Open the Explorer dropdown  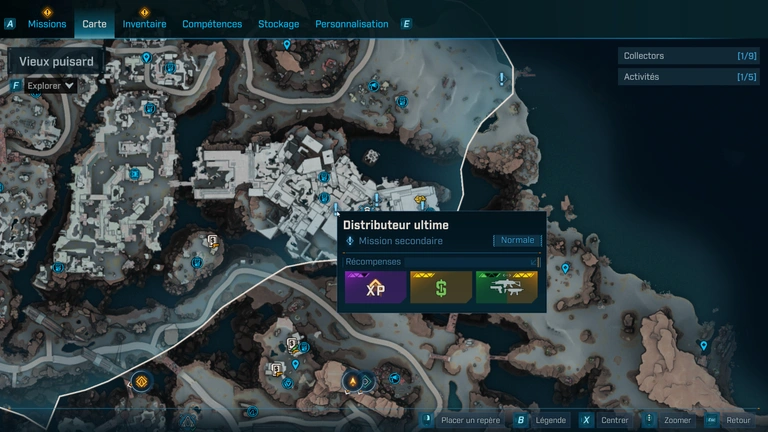click(50, 86)
